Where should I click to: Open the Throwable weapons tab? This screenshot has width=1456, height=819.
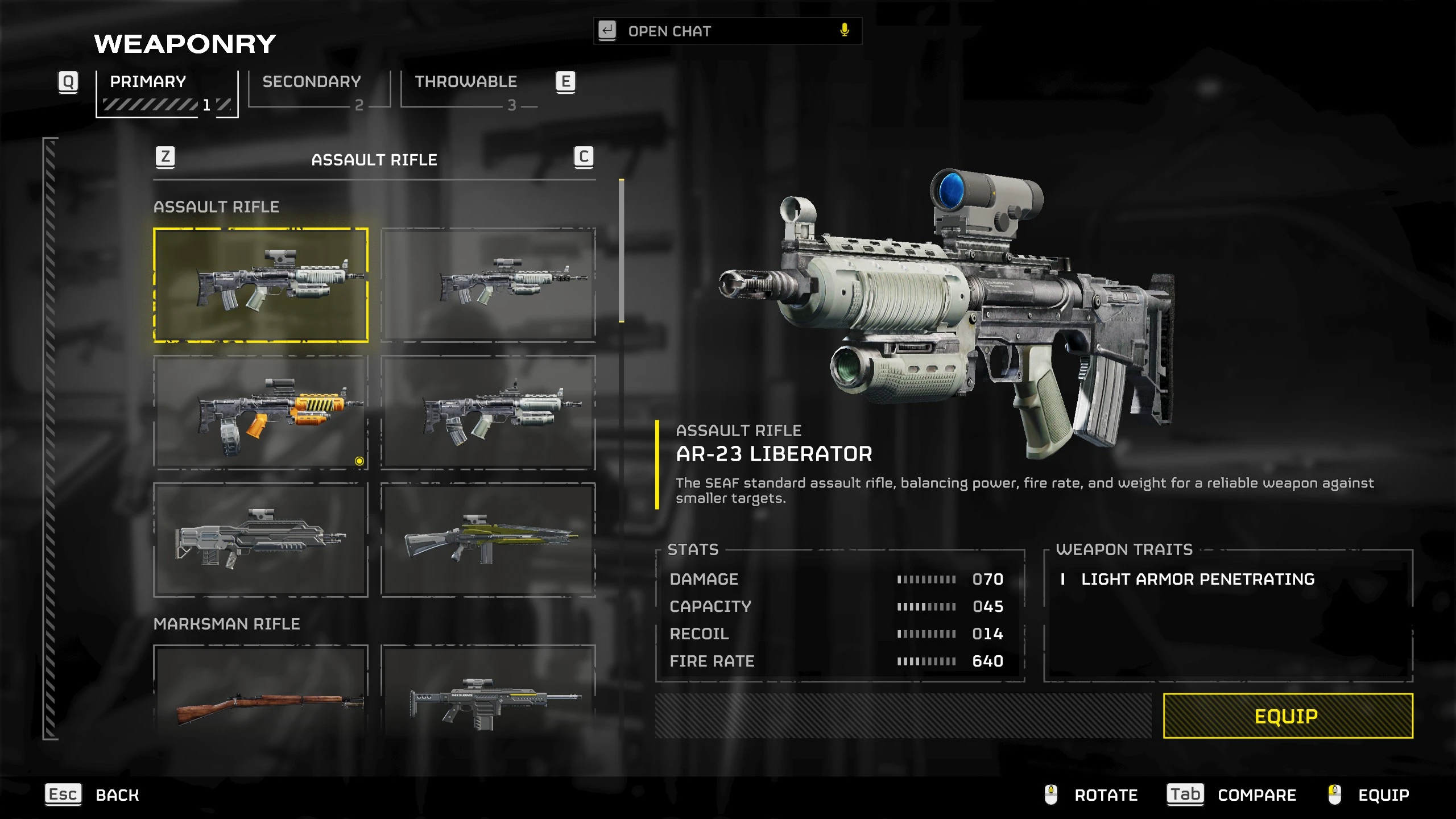[465, 82]
